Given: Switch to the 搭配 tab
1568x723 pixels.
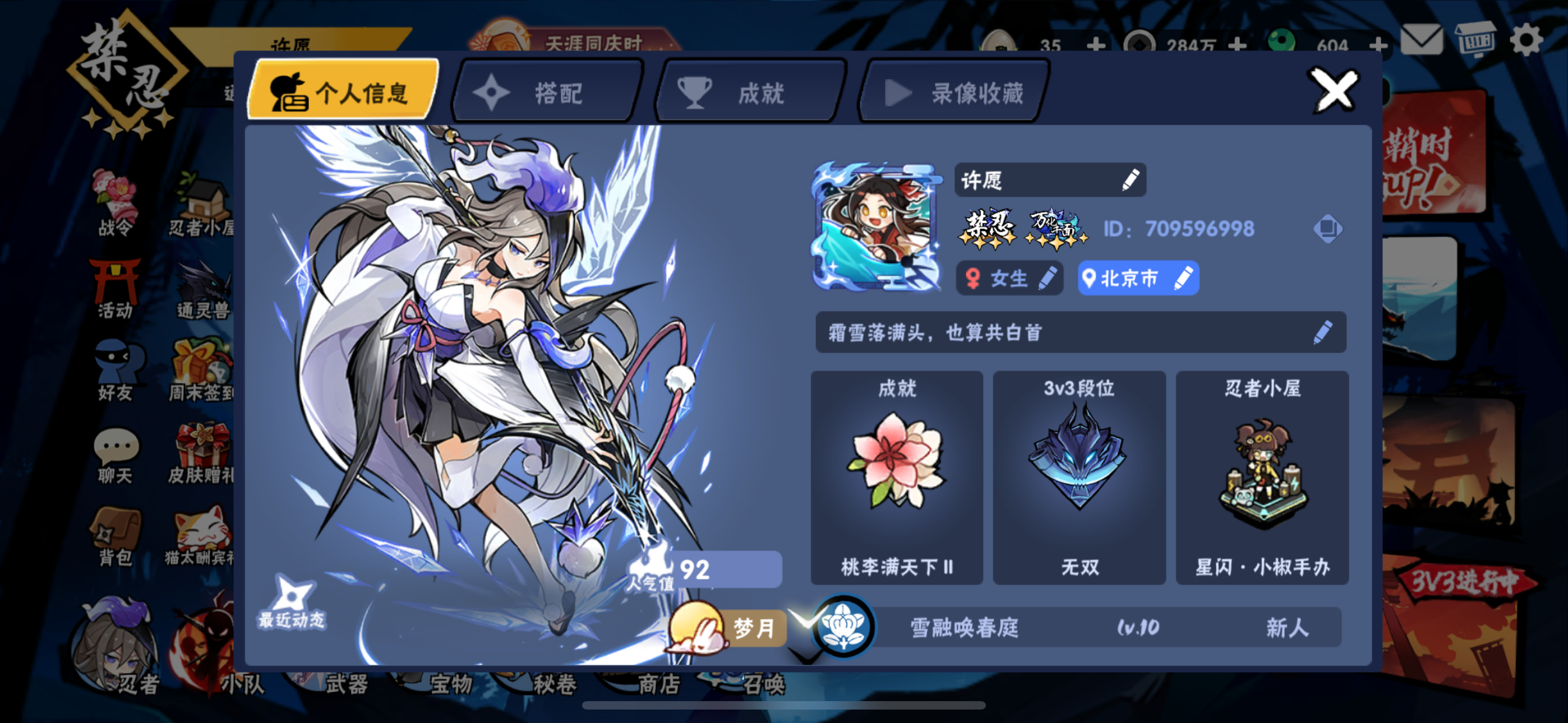Looking at the screenshot, I should click(x=545, y=91).
